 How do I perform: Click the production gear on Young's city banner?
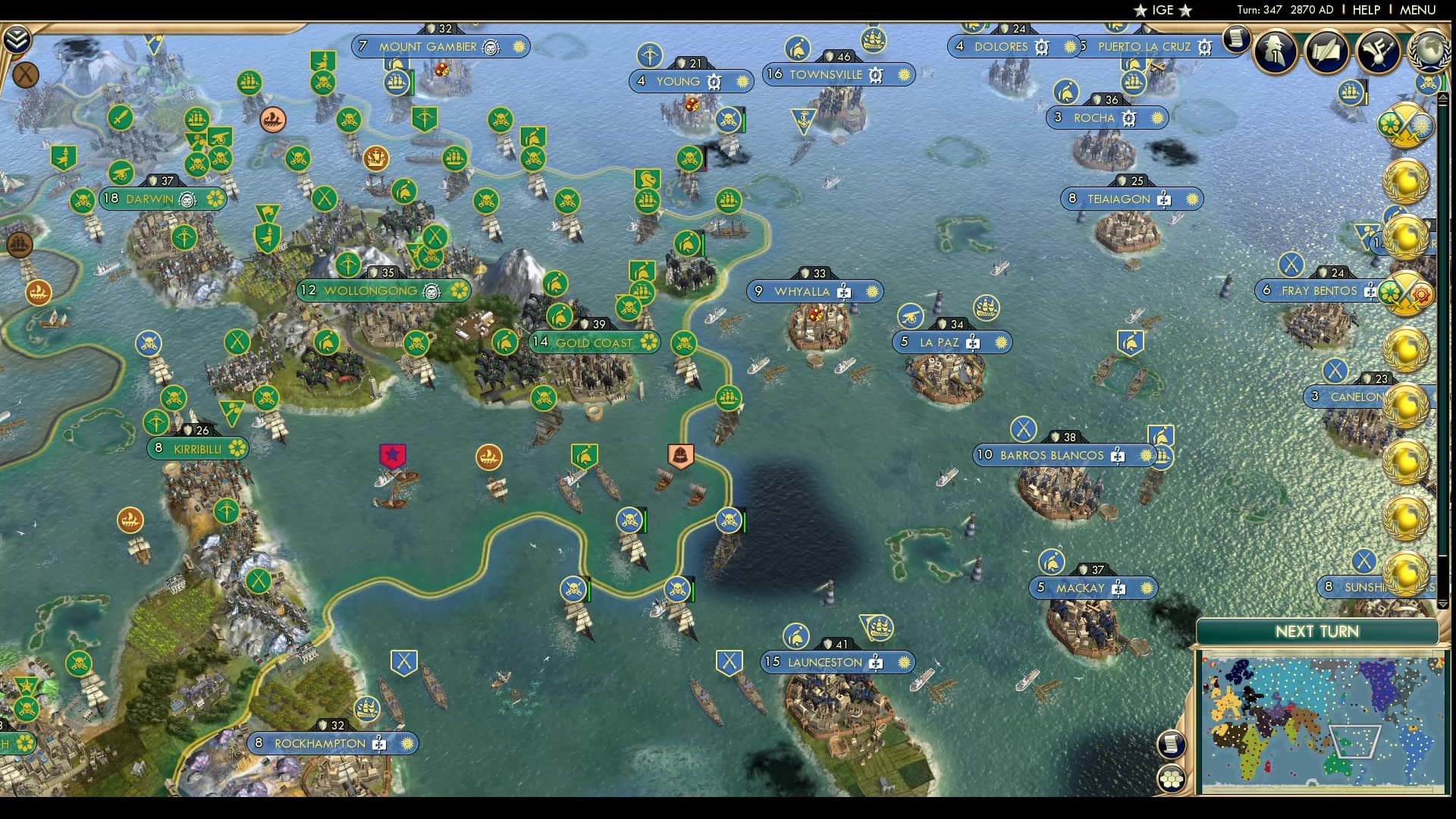[714, 81]
